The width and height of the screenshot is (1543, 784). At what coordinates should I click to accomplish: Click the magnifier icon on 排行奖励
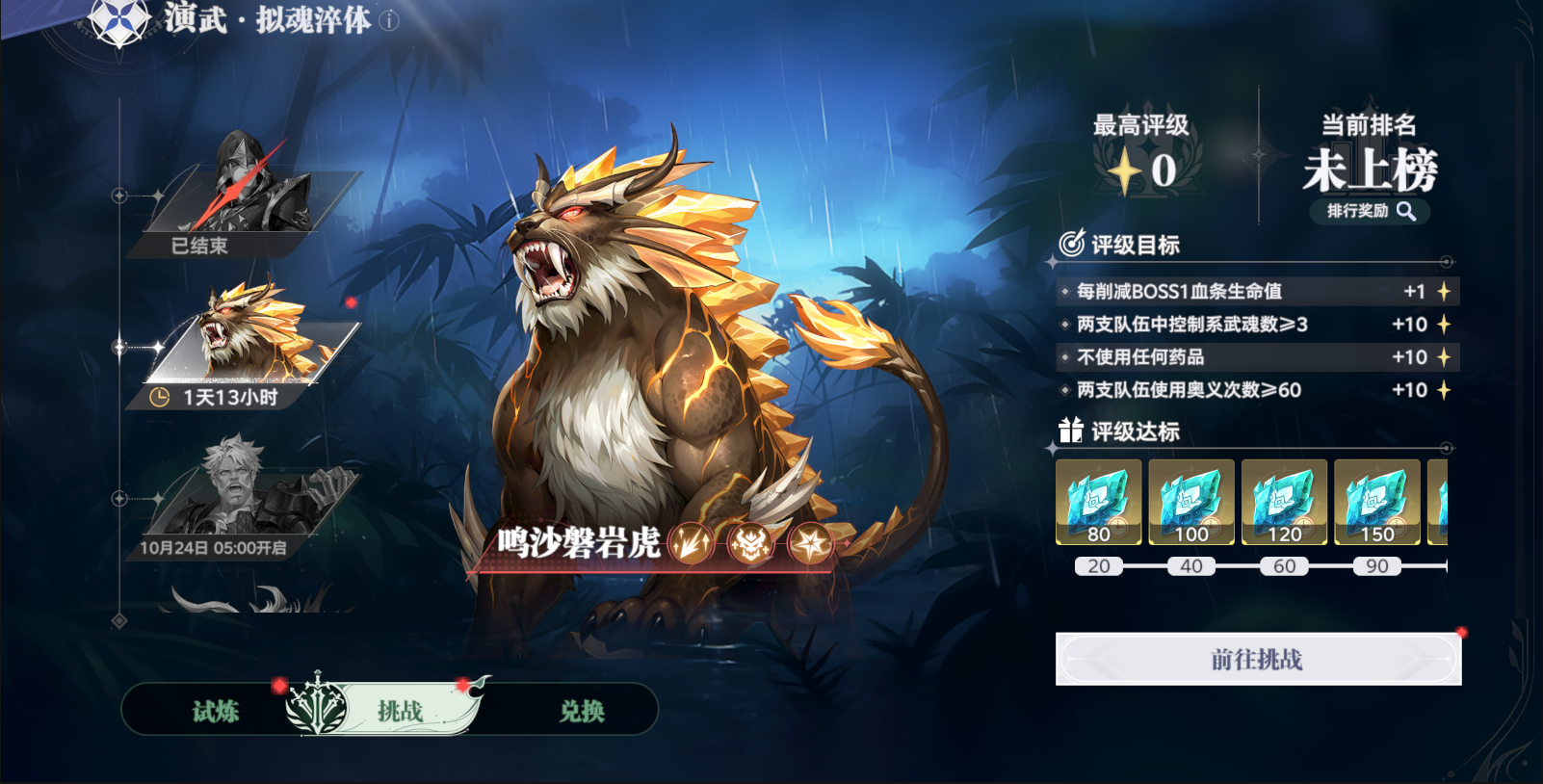click(1408, 213)
